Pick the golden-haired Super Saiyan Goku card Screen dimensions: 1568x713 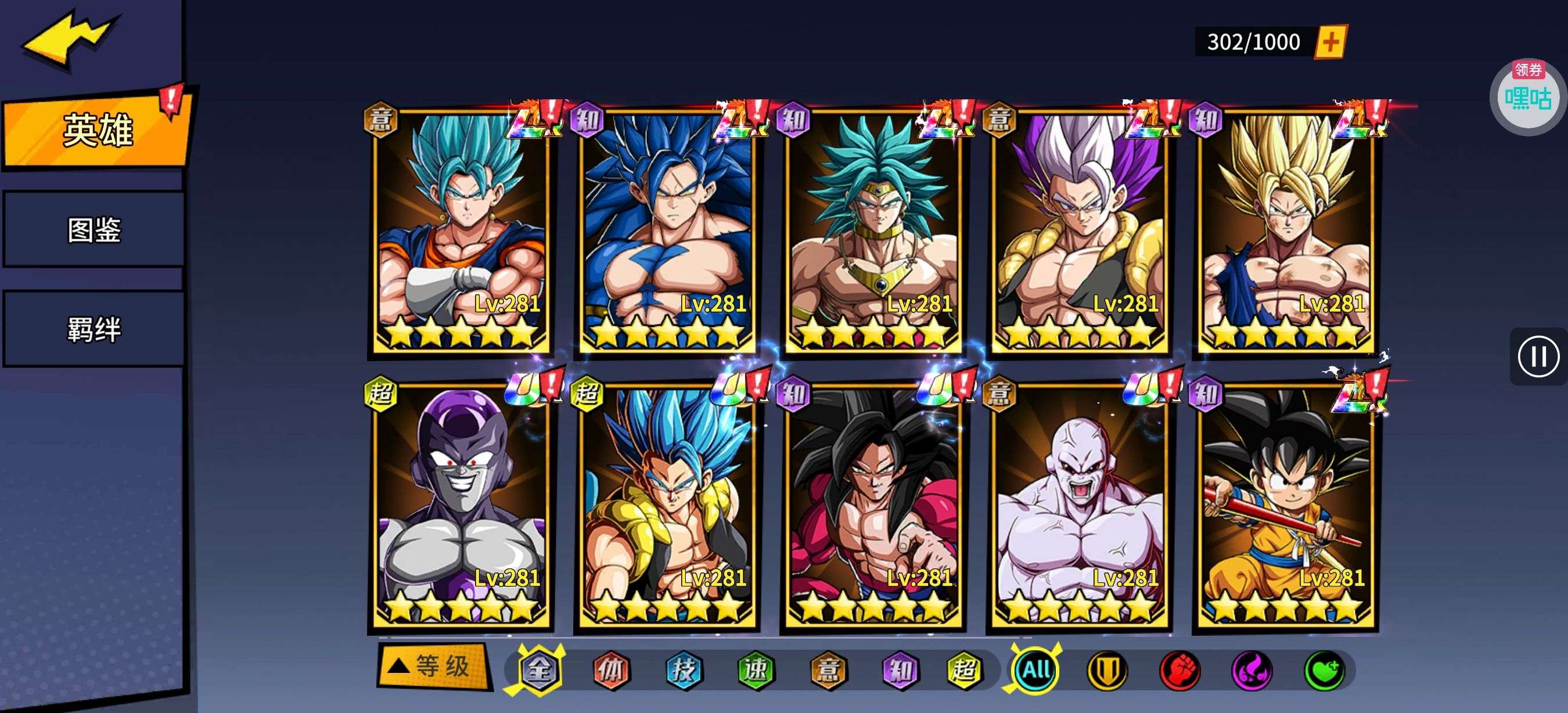(1285, 231)
